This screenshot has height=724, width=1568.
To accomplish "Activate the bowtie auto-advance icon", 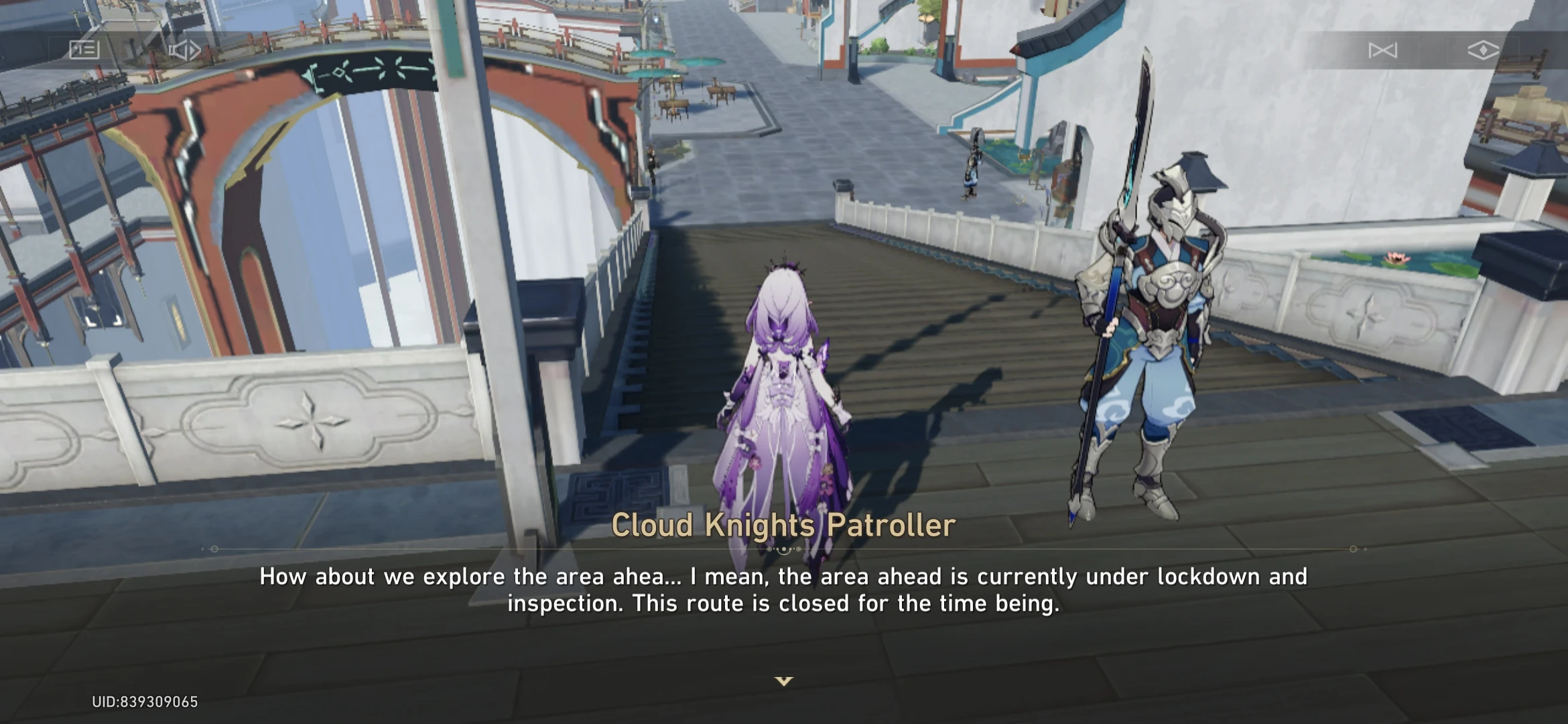I will click(x=1382, y=49).
